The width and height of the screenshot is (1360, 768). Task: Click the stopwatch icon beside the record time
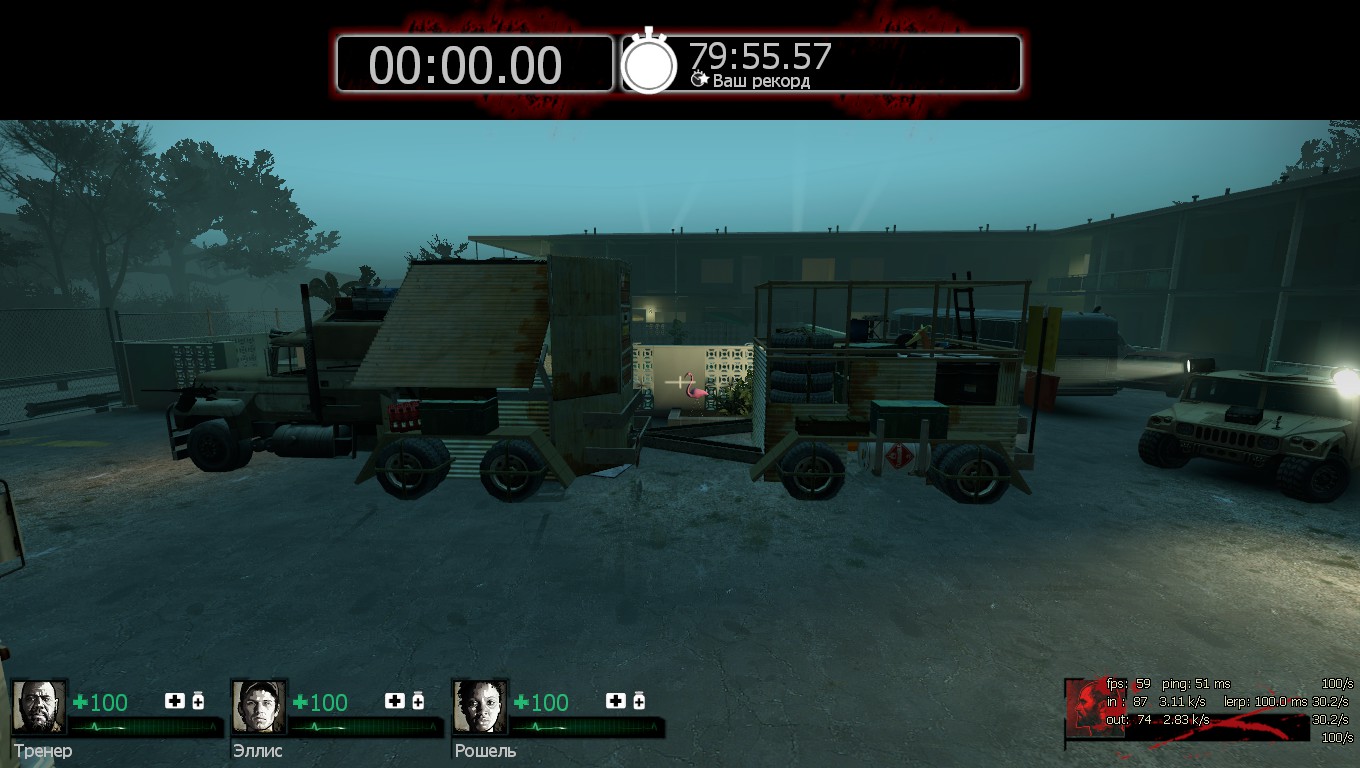coord(649,63)
